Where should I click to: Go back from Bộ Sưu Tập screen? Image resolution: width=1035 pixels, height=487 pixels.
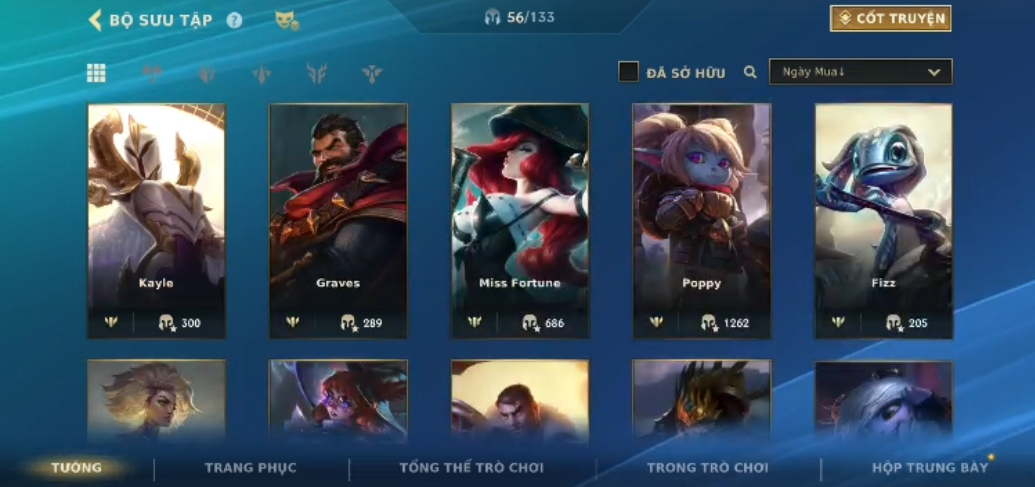click(96, 20)
